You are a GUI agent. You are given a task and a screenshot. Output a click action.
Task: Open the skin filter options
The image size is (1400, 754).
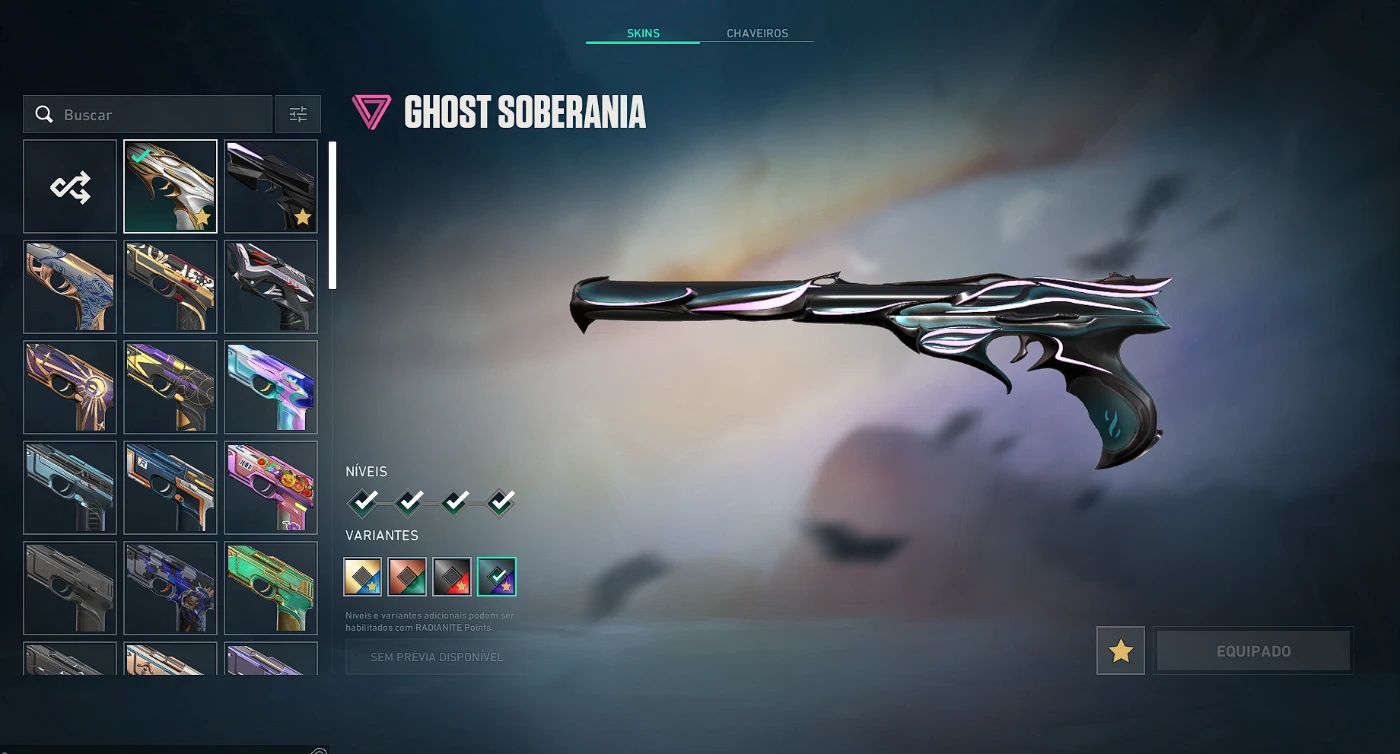click(298, 115)
